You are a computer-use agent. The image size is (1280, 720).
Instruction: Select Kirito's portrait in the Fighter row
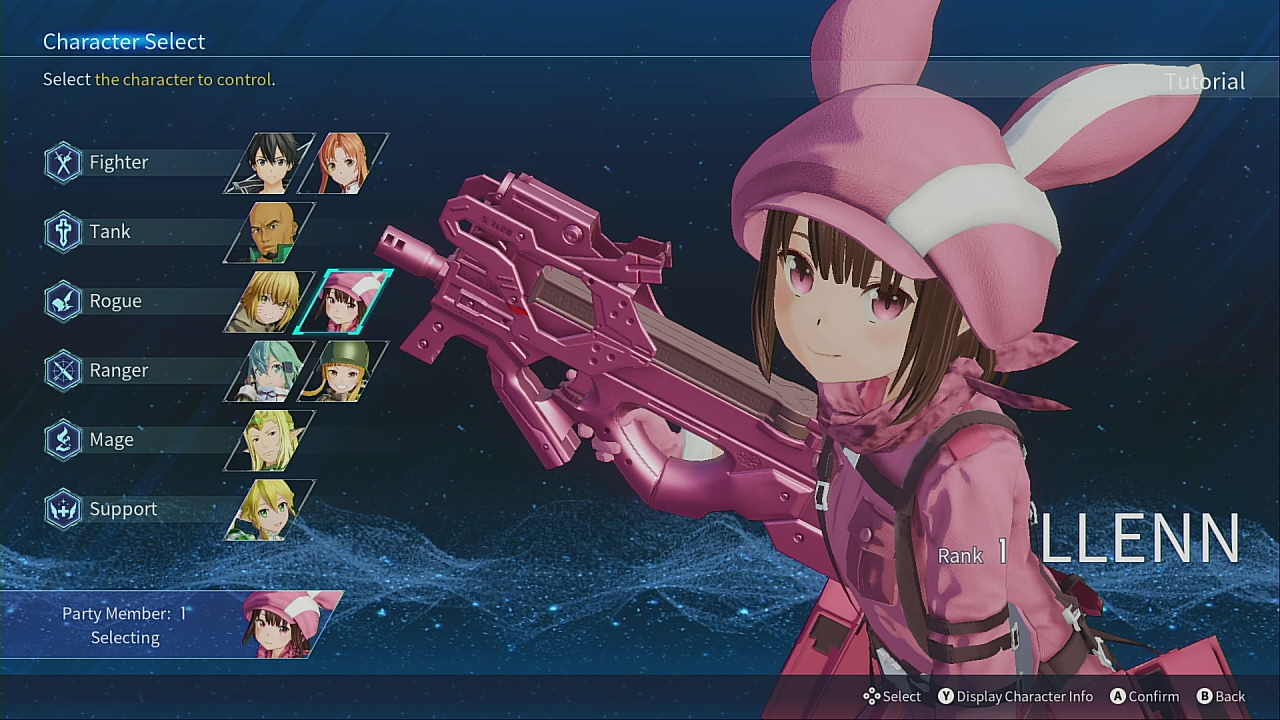point(265,162)
